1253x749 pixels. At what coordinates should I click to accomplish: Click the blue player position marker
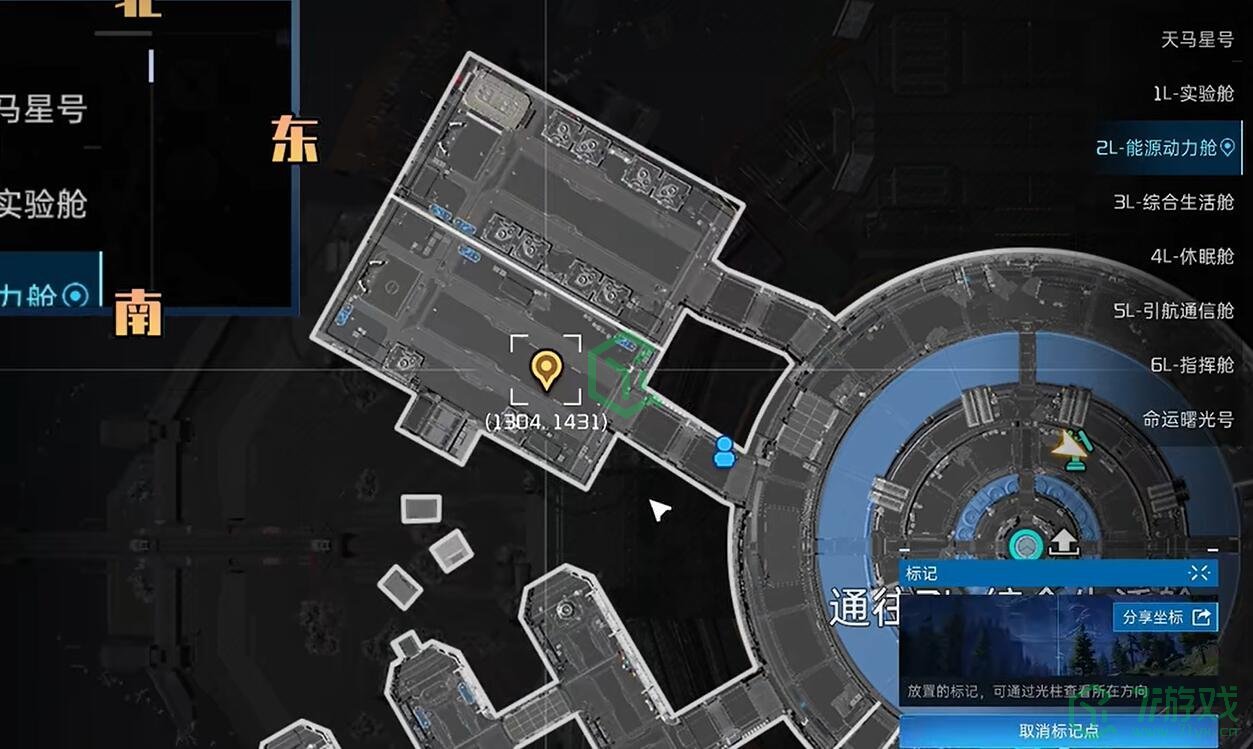point(724,452)
